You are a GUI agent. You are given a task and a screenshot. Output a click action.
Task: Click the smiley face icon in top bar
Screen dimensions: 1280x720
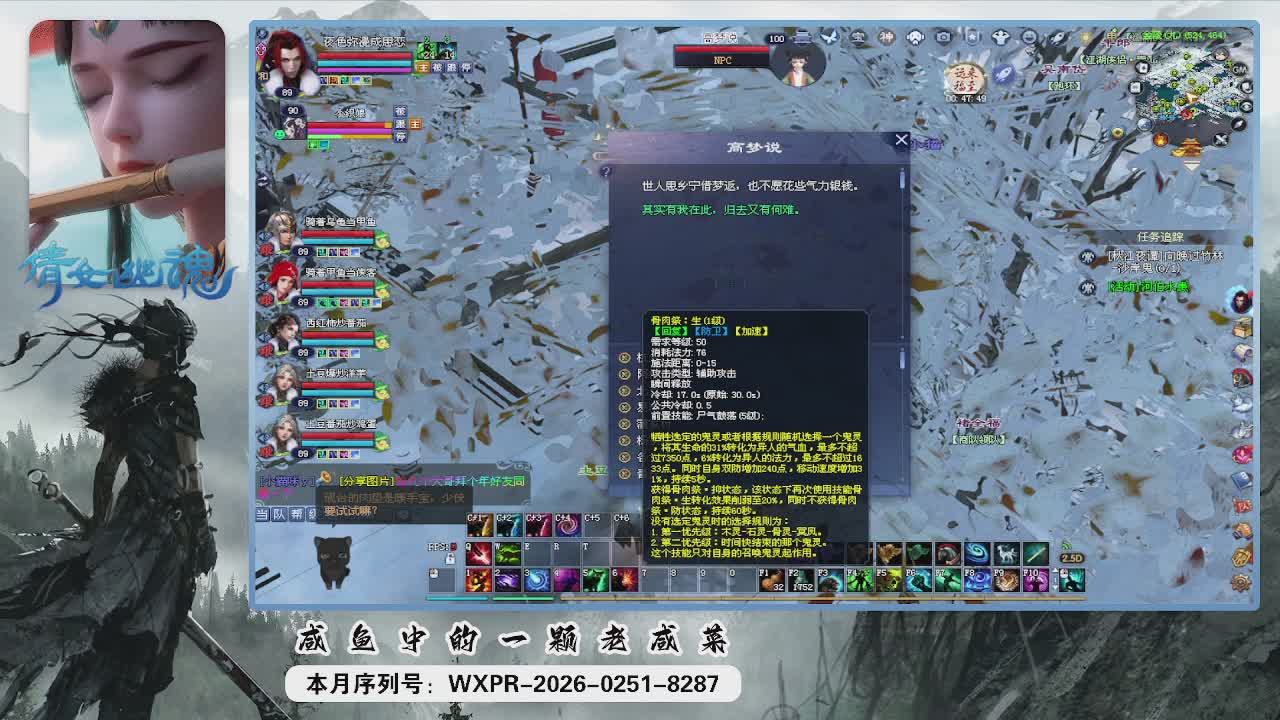[1029, 38]
